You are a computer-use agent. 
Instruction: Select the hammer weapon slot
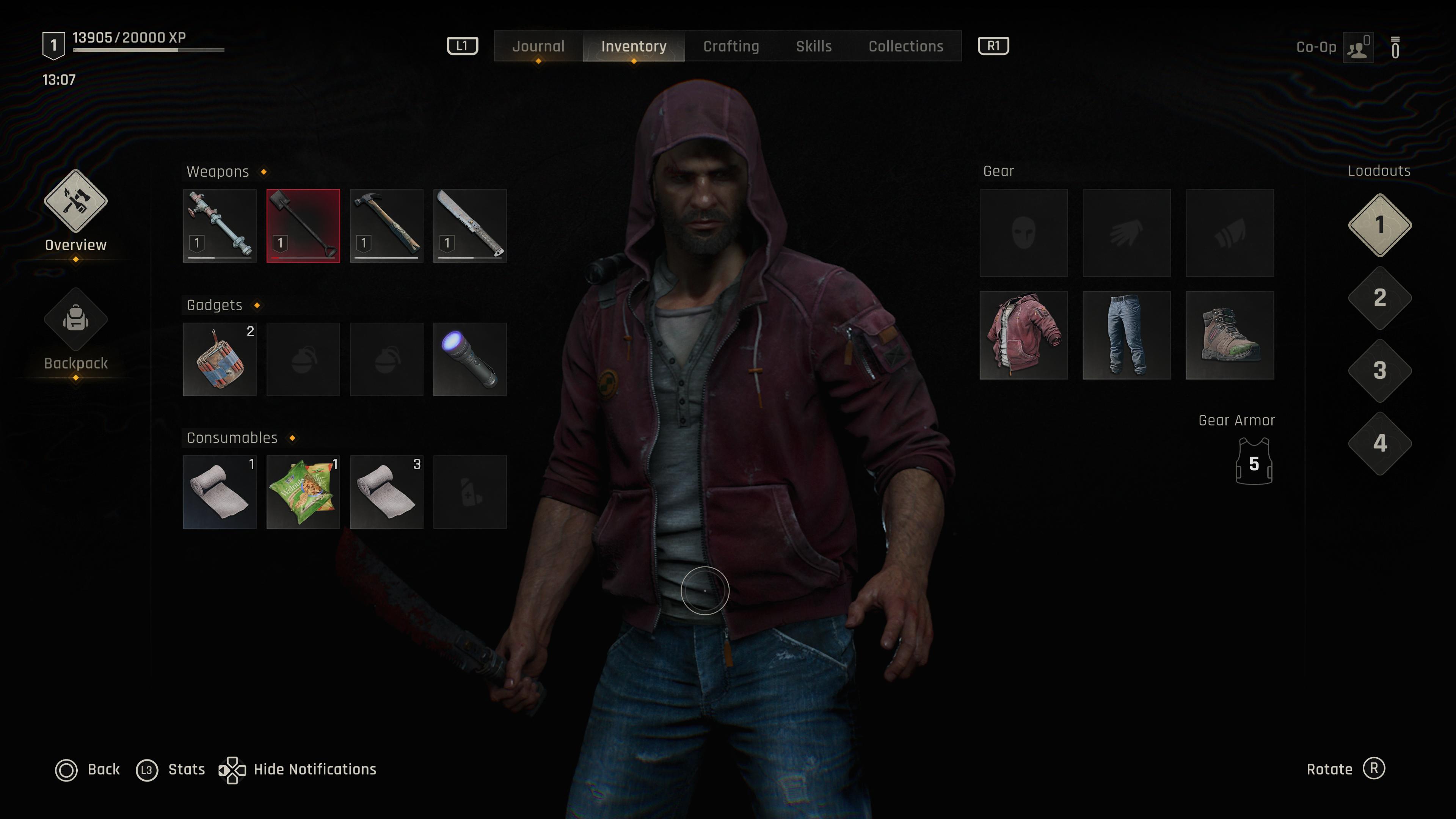(387, 226)
